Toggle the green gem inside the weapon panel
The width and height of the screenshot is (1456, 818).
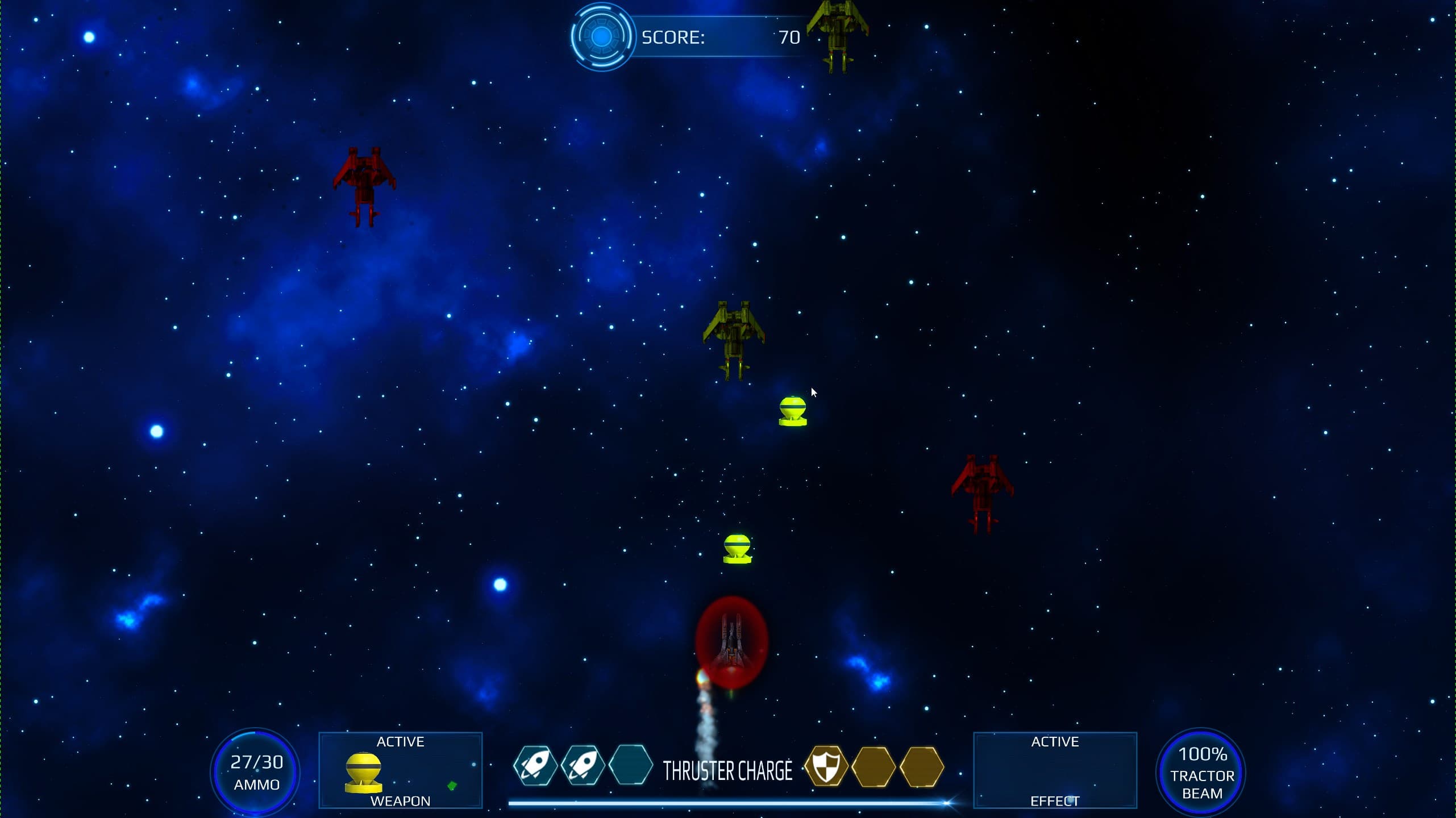pos(452,785)
